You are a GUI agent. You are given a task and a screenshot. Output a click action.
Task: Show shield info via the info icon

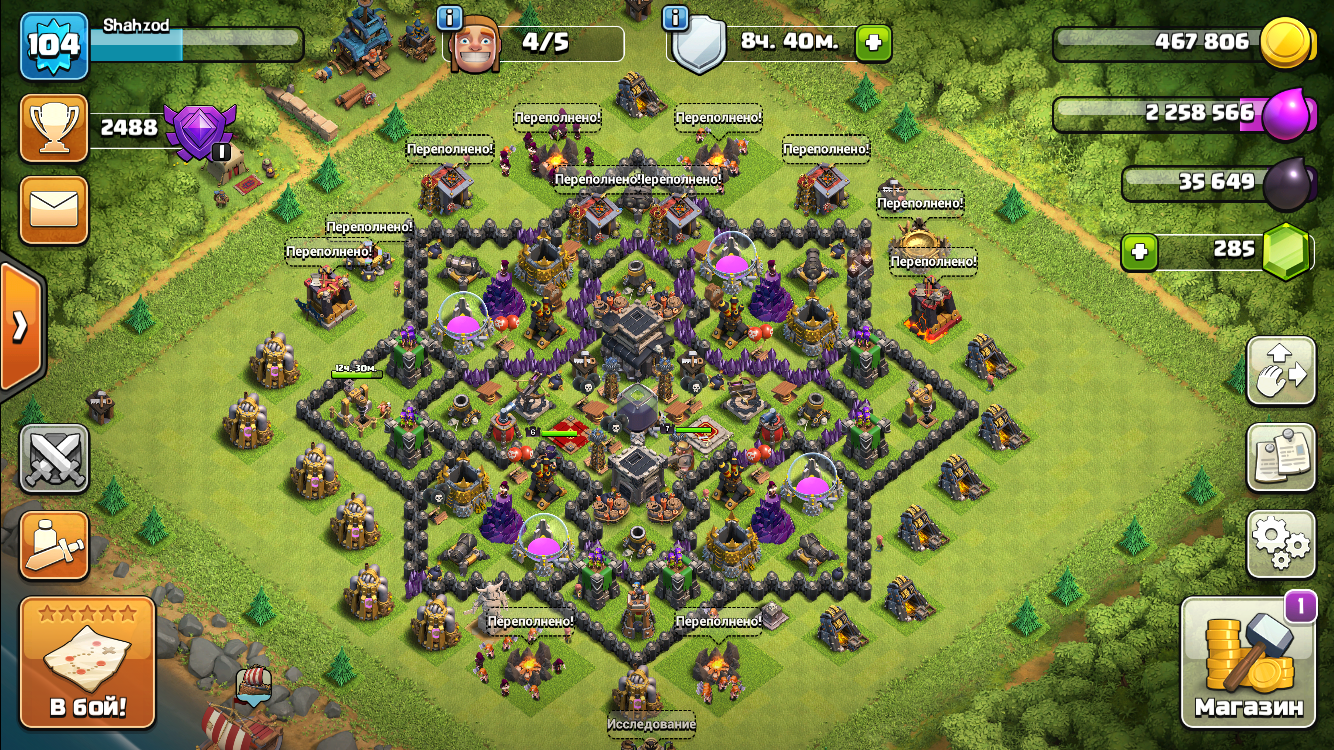coord(675,17)
